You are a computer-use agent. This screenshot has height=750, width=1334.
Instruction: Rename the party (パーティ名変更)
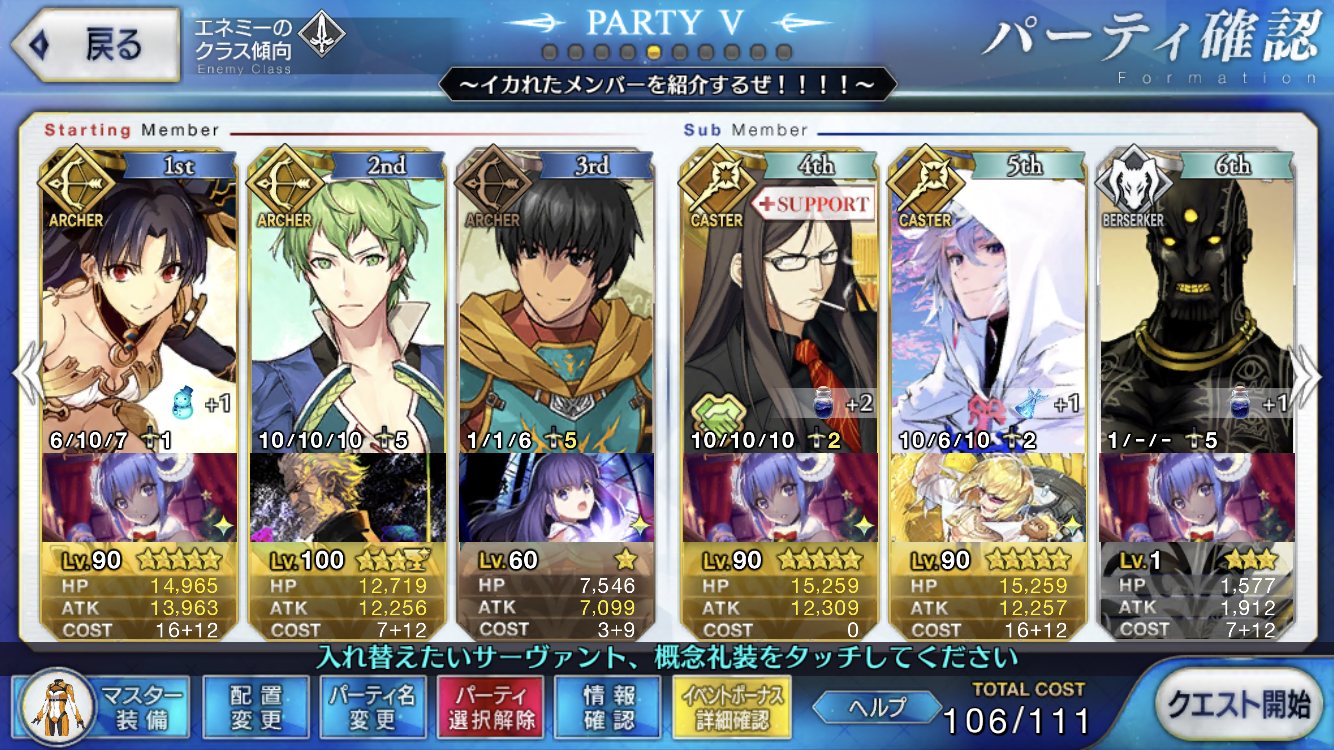click(373, 707)
